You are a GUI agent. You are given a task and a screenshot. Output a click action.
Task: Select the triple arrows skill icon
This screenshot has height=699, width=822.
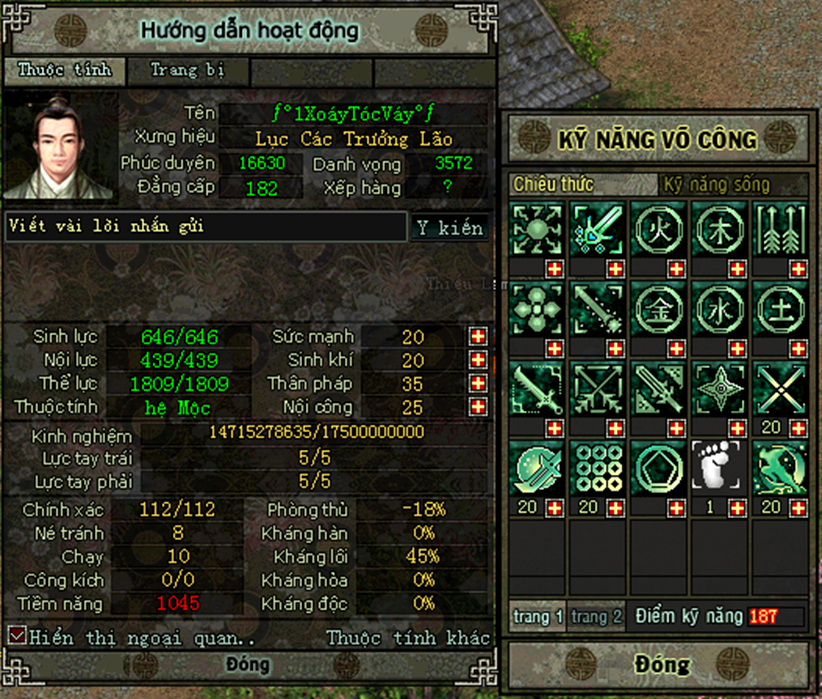click(780, 227)
